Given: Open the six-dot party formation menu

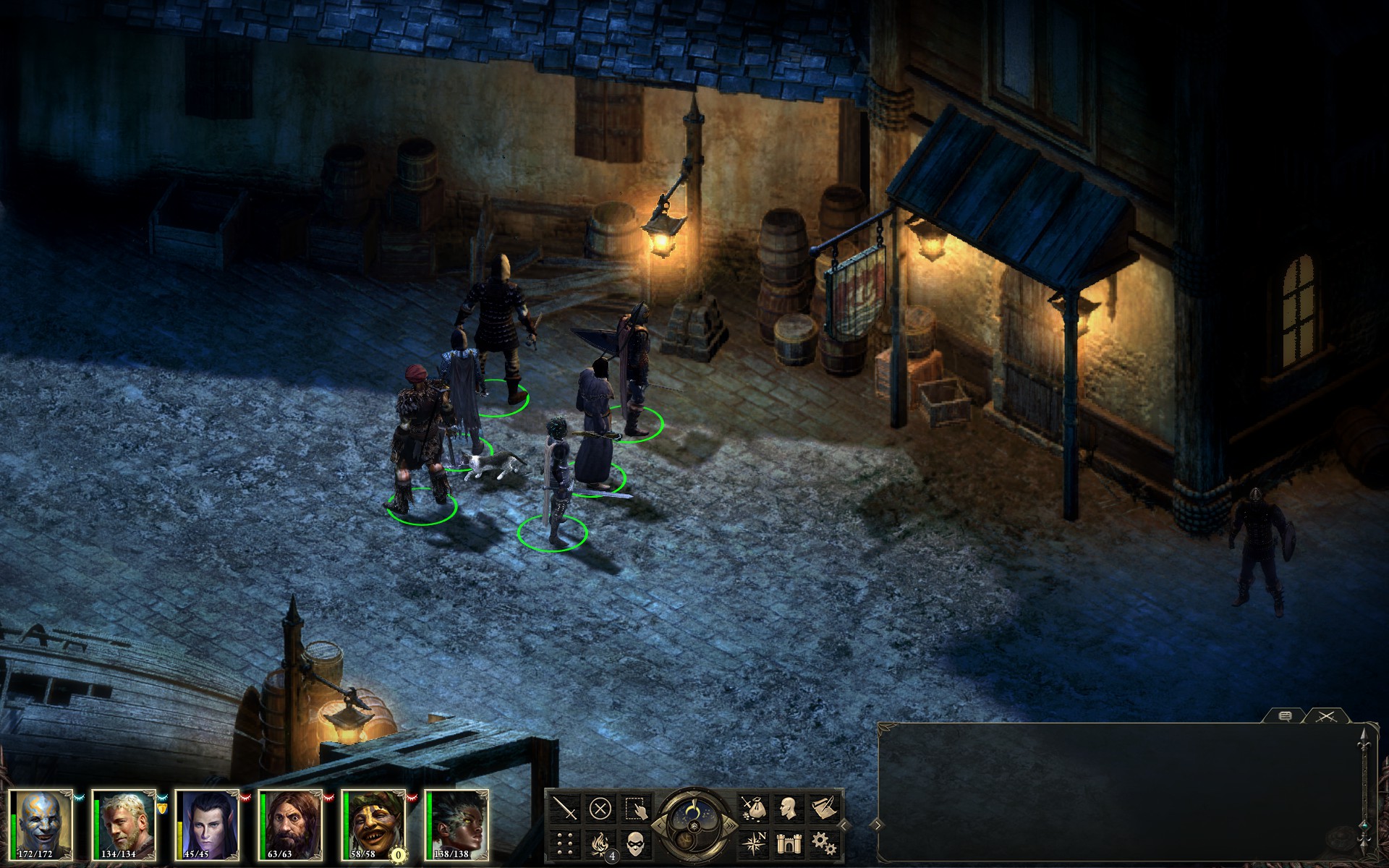Looking at the screenshot, I should coord(566,843).
